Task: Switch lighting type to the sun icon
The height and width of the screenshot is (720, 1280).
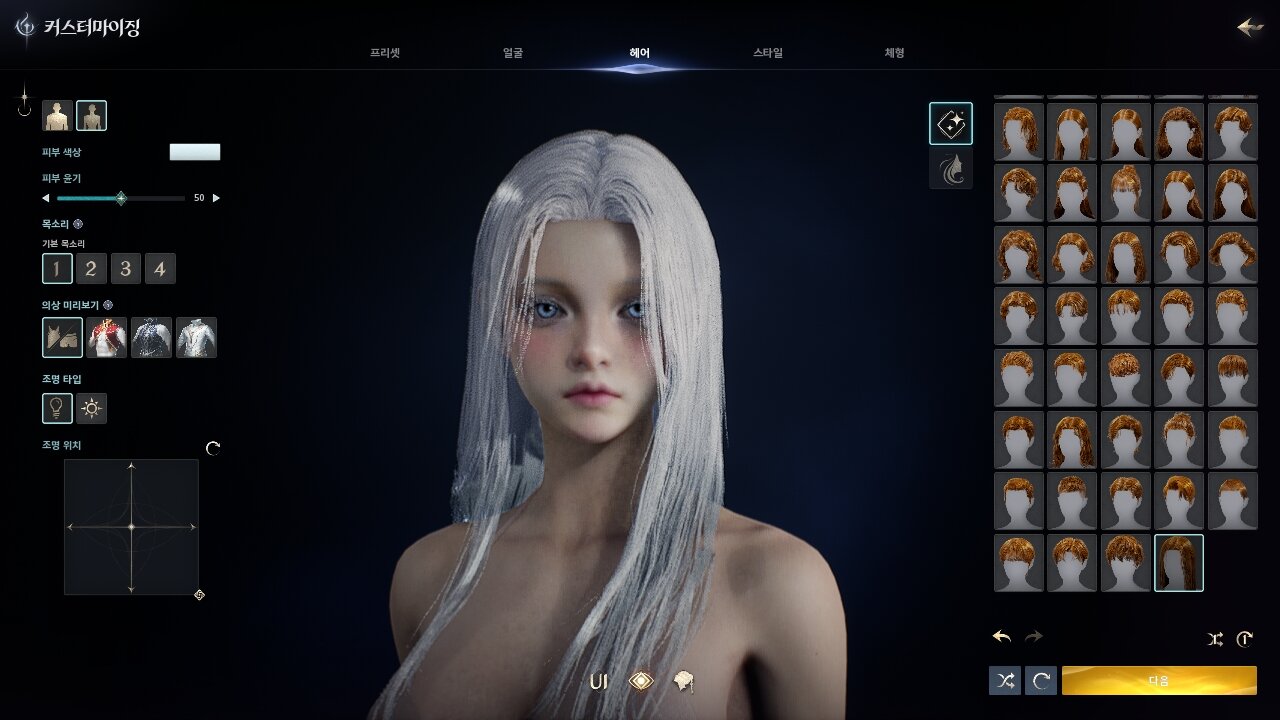Action: click(92, 408)
